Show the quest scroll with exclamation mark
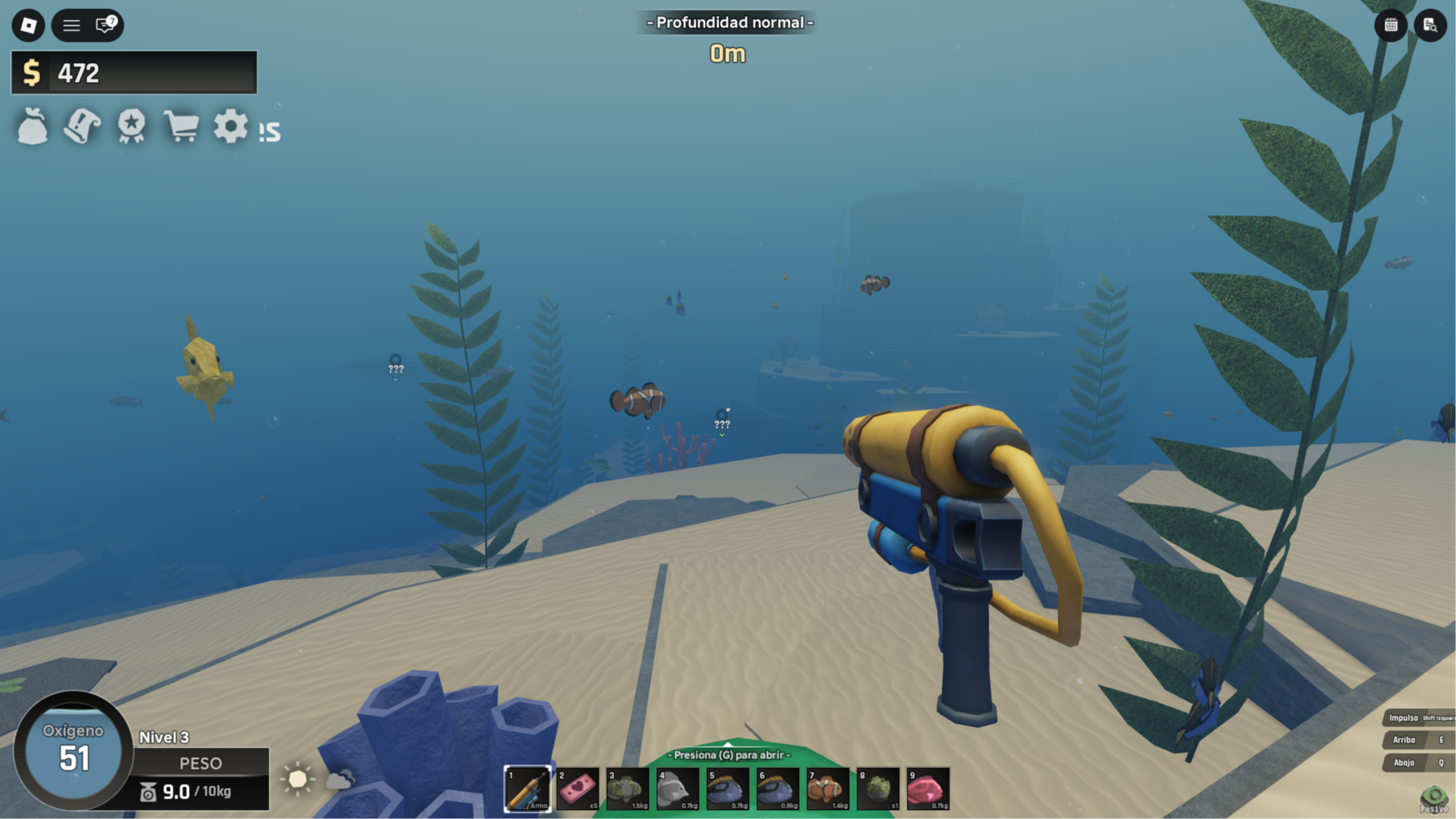Screen dimensions: 1456x819 [82, 126]
